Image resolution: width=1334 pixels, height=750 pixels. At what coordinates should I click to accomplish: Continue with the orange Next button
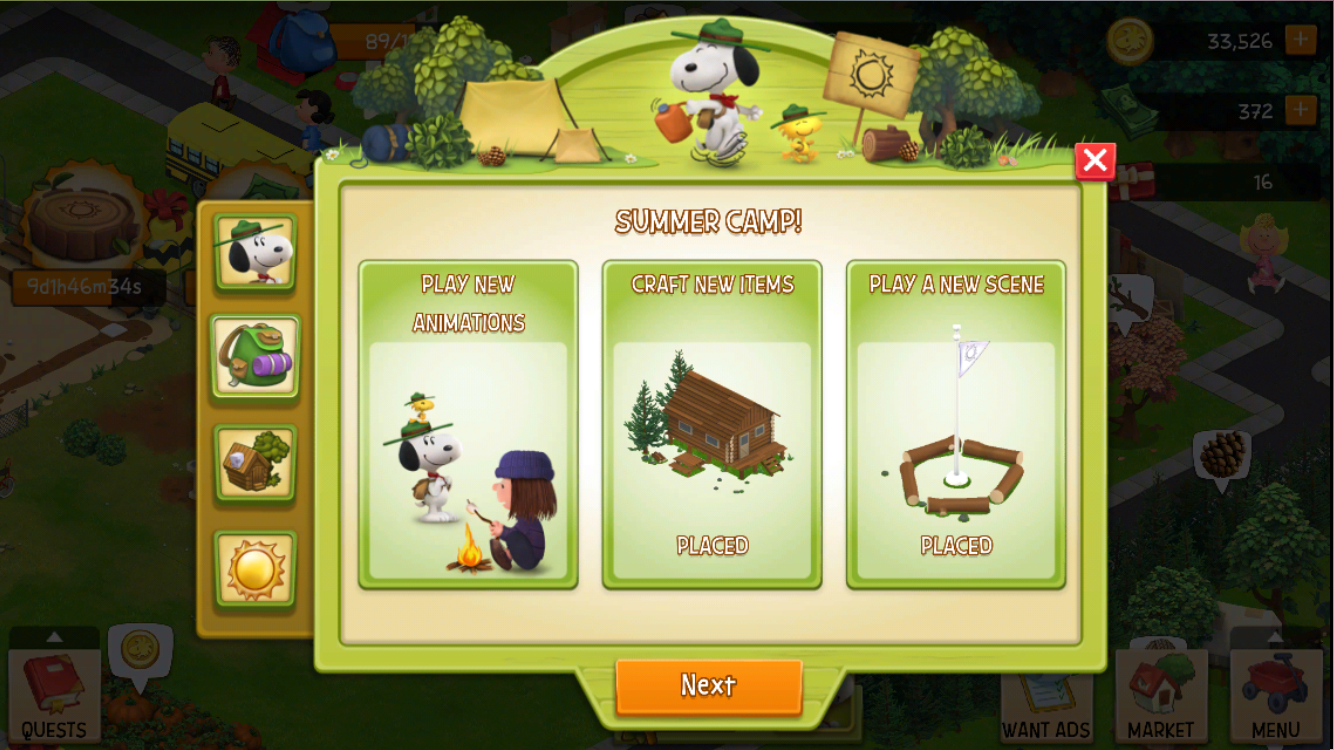[709, 686]
